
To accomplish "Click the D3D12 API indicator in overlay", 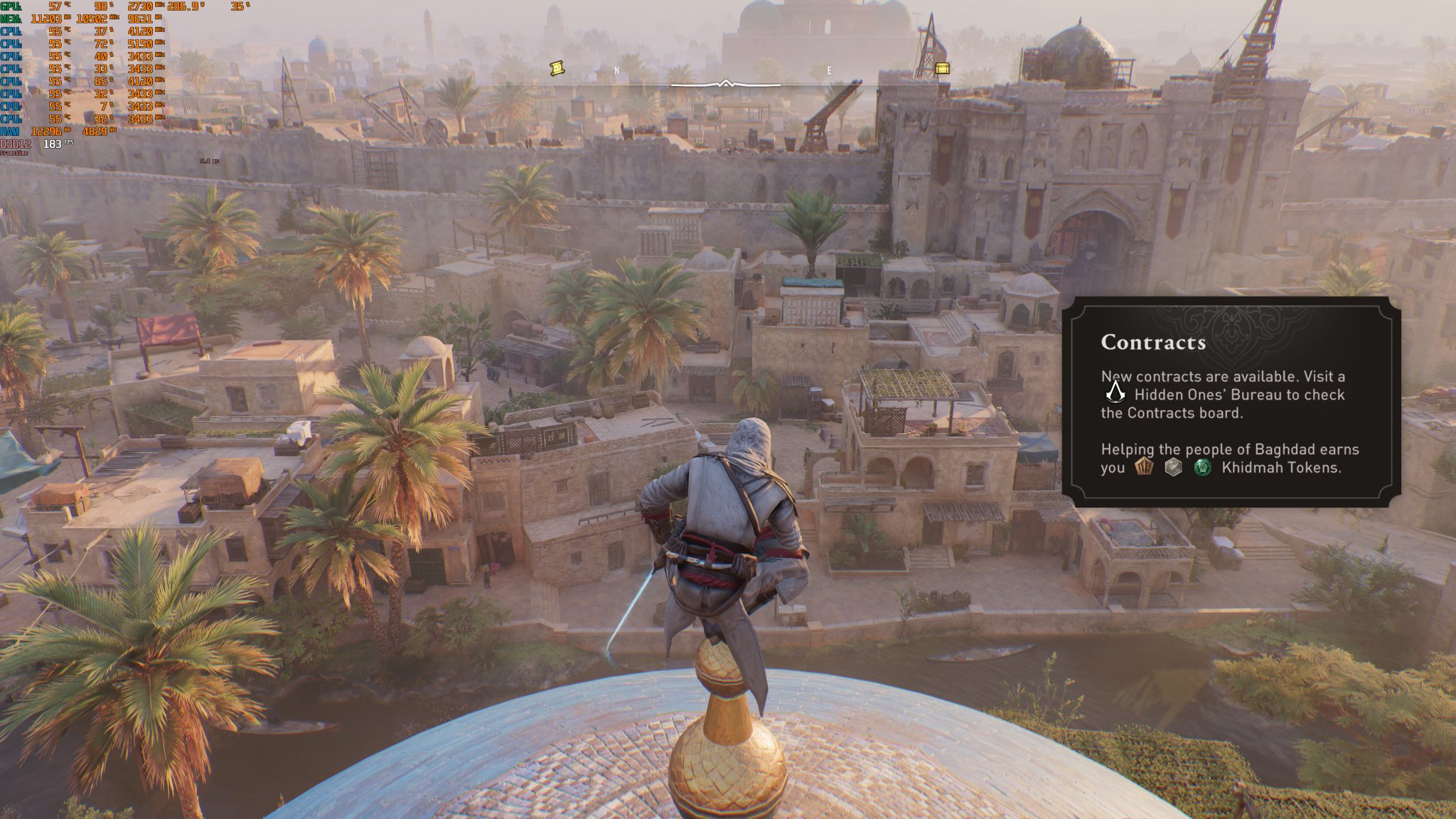I will click(x=16, y=143).
